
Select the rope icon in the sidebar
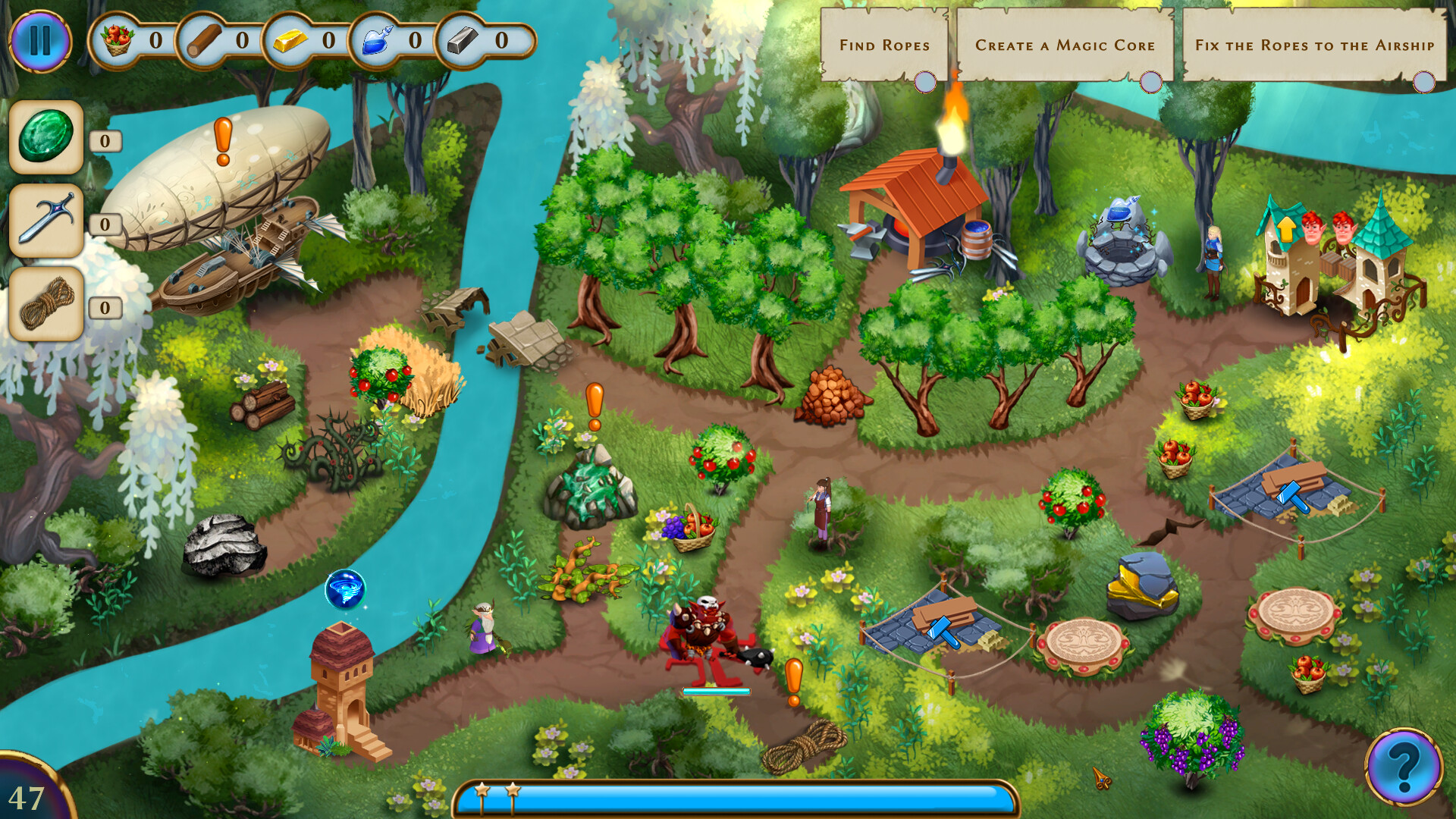click(x=46, y=305)
